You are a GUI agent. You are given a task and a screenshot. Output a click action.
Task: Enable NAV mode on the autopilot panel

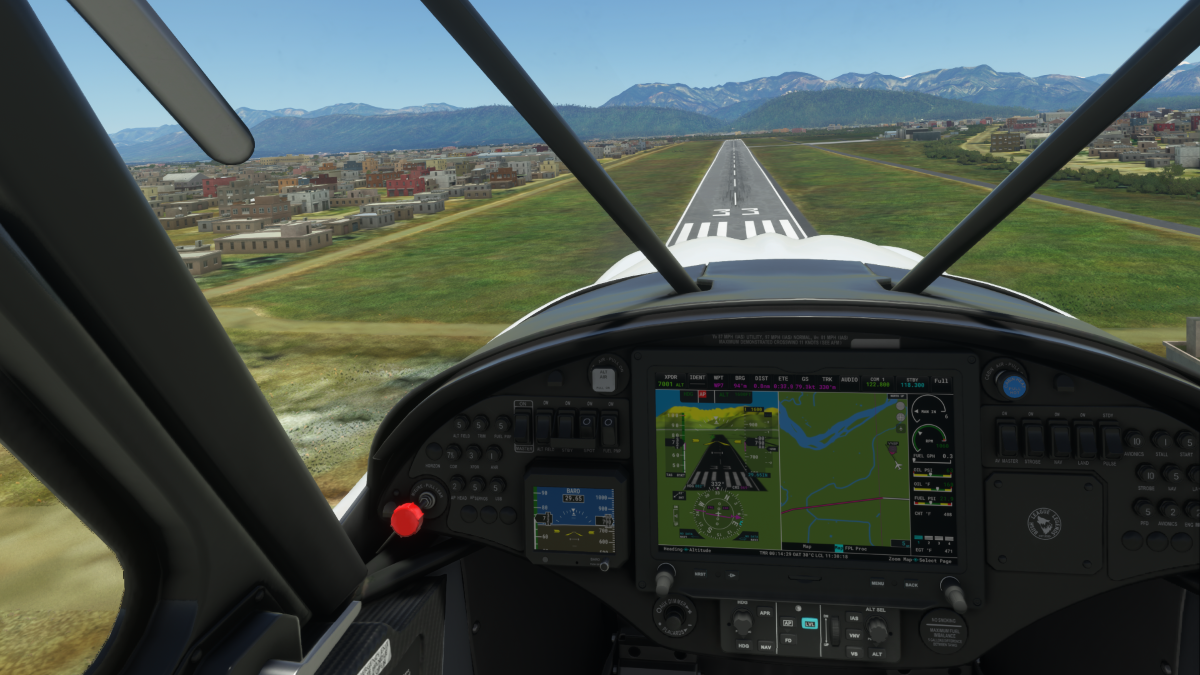[766, 646]
